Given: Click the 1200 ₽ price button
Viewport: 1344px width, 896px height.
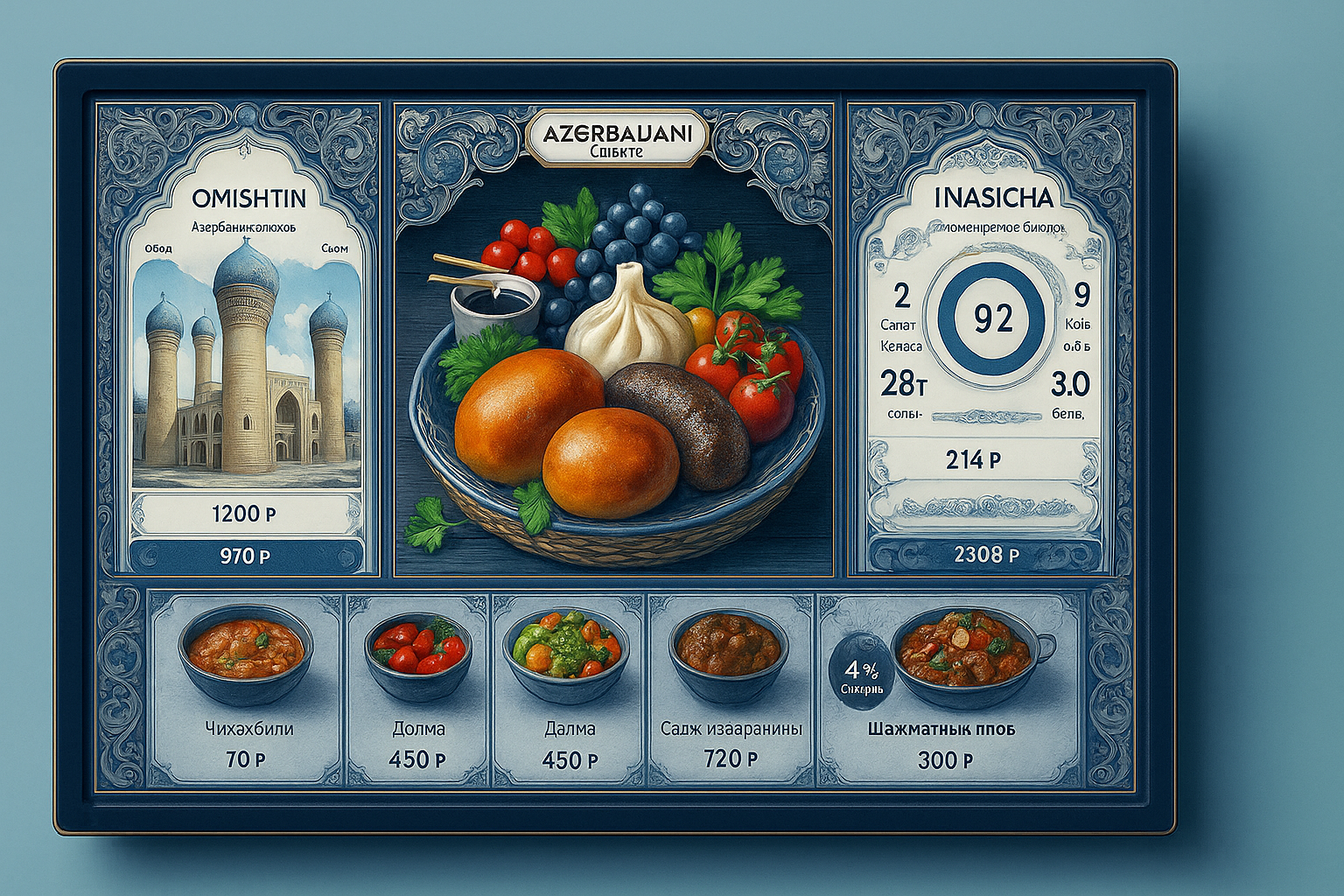Looking at the screenshot, I should [x=244, y=514].
